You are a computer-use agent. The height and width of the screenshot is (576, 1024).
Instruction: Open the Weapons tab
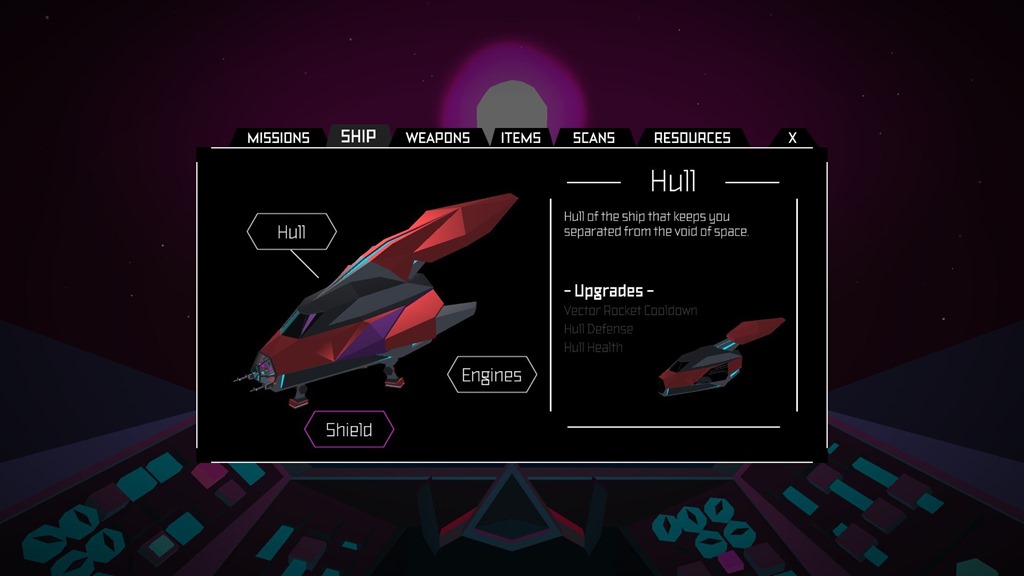coord(437,138)
